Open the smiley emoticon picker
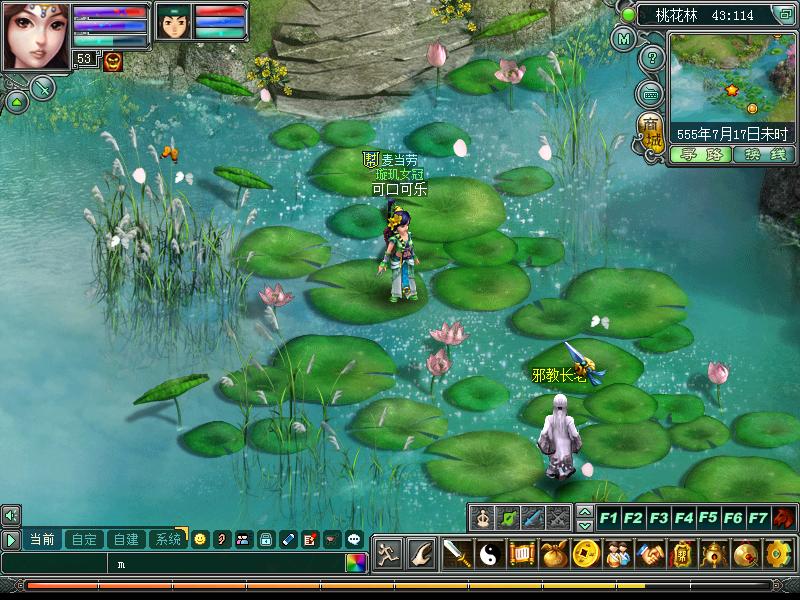The image size is (800, 600). click(200, 539)
